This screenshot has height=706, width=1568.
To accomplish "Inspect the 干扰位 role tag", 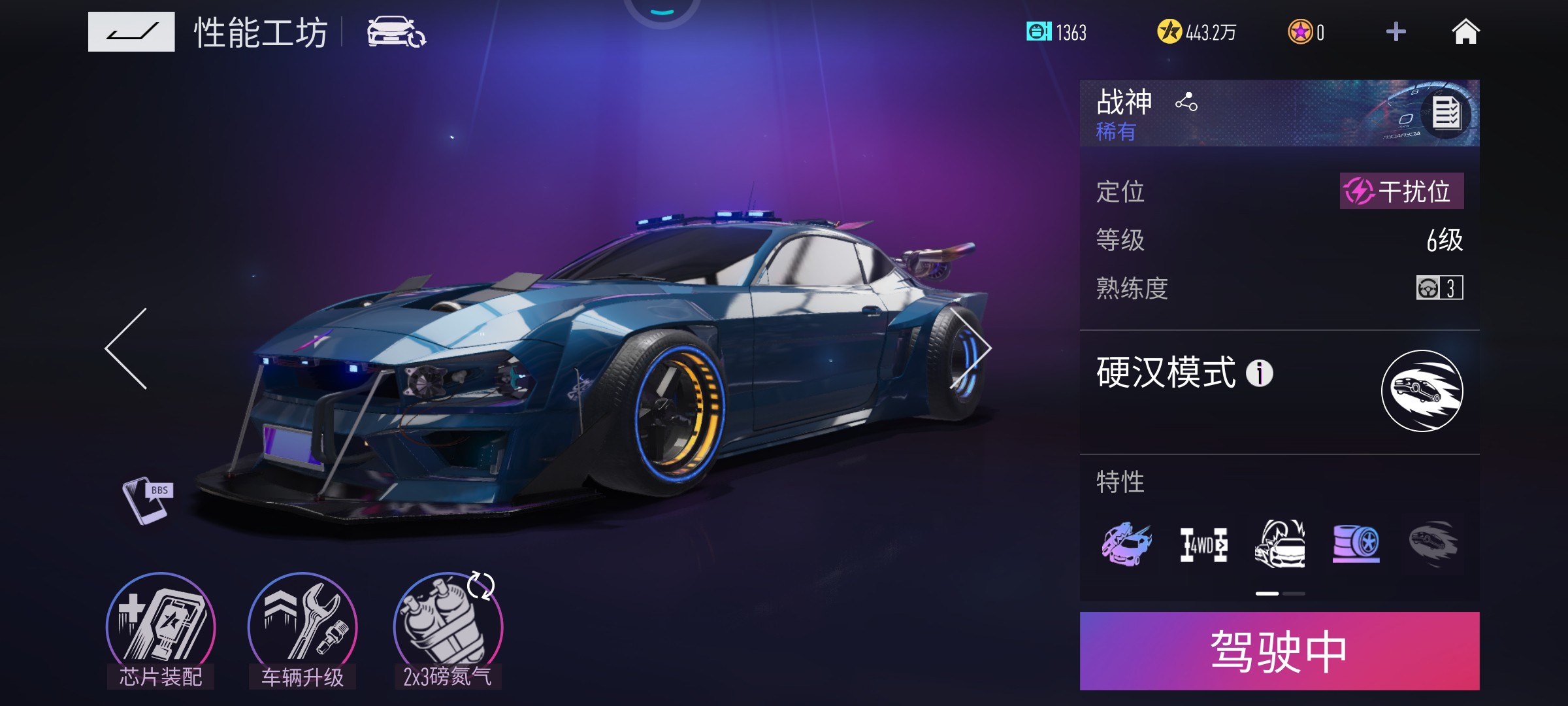I will click(x=1401, y=191).
